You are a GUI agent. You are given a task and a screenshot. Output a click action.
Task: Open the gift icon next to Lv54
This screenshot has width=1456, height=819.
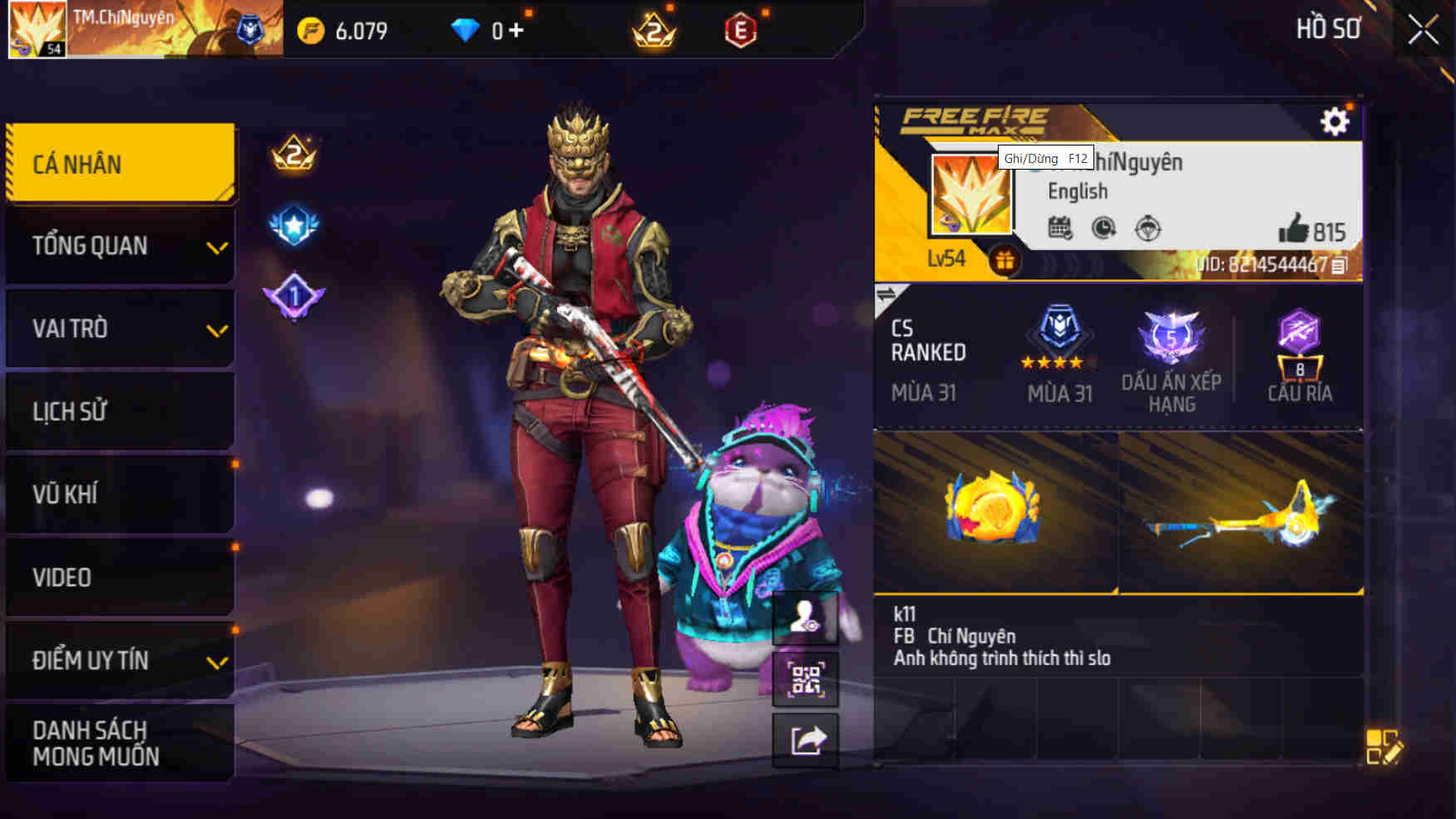pos(1007,259)
